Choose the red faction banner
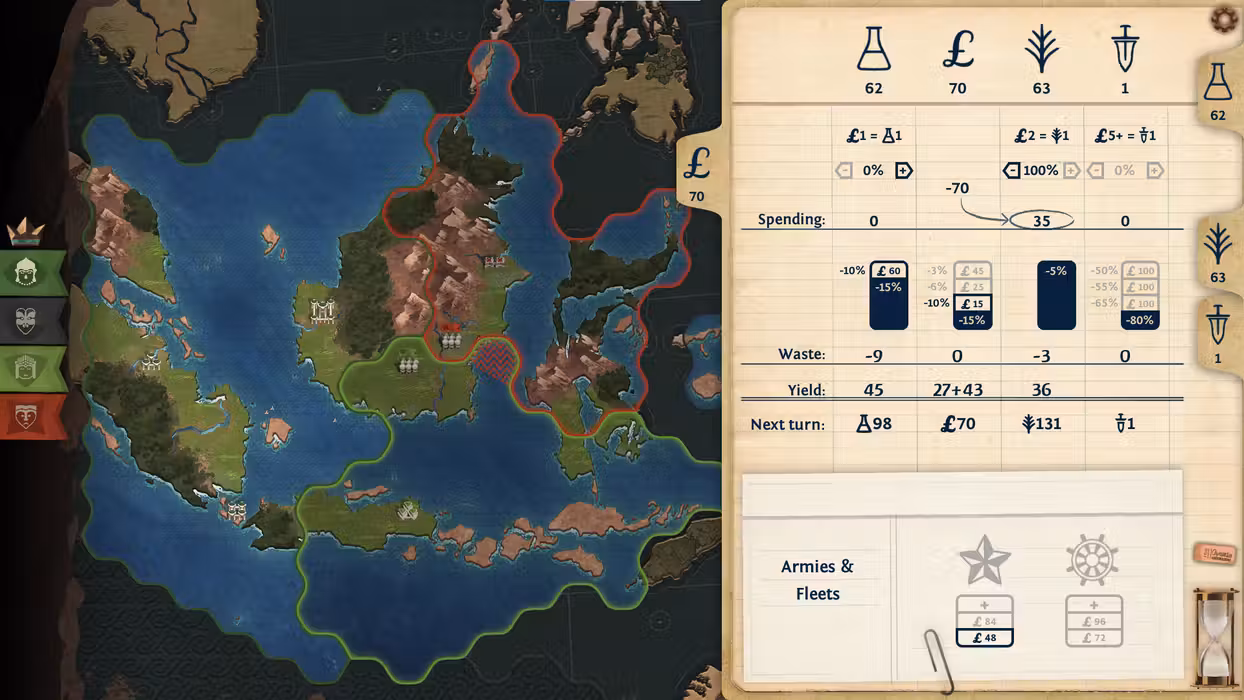 (x=28, y=416)
